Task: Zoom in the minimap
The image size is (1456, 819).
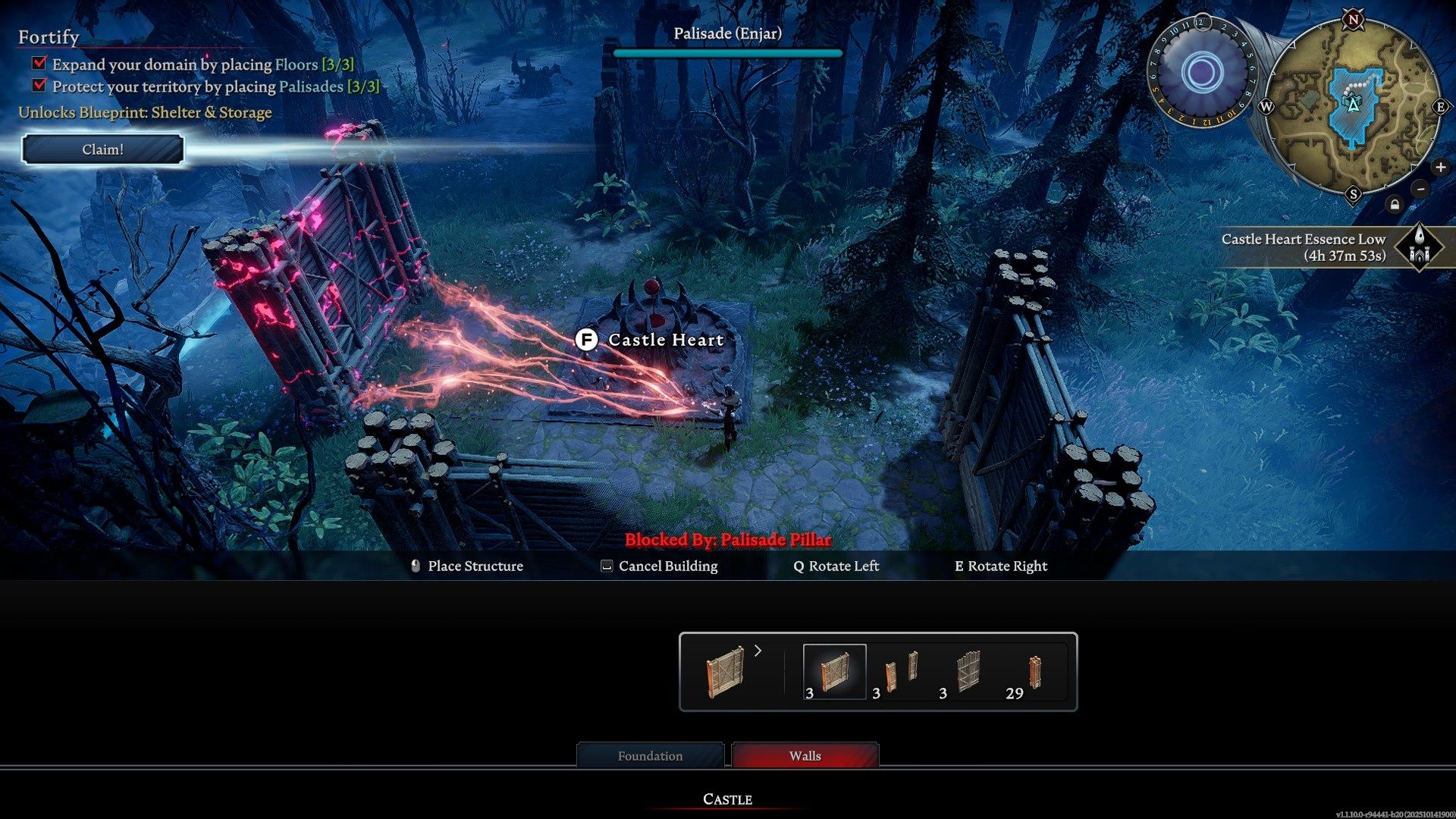Action: [x=1440, y=168]
